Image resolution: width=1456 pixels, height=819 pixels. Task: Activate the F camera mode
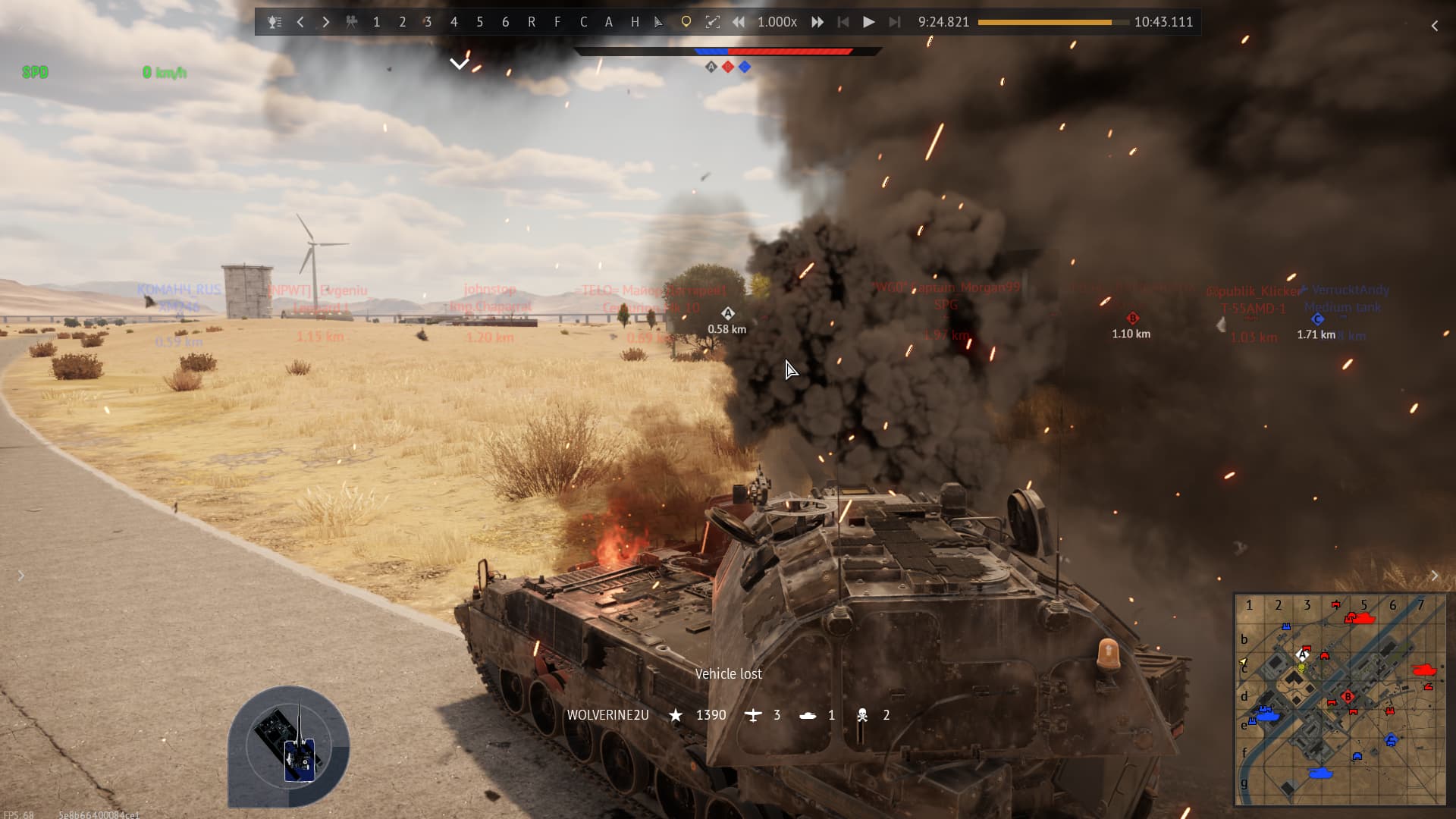coord(557,22)
